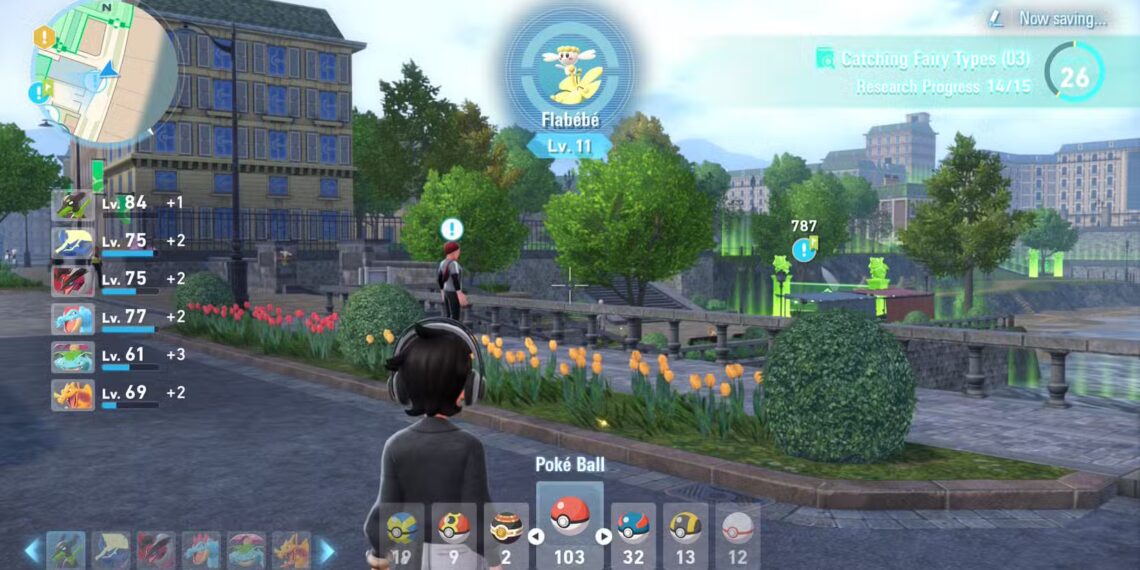The width and height of the screenshot is (1140, 570).
Task: Select the Quick Ball slot
Action: coord(402,533)
